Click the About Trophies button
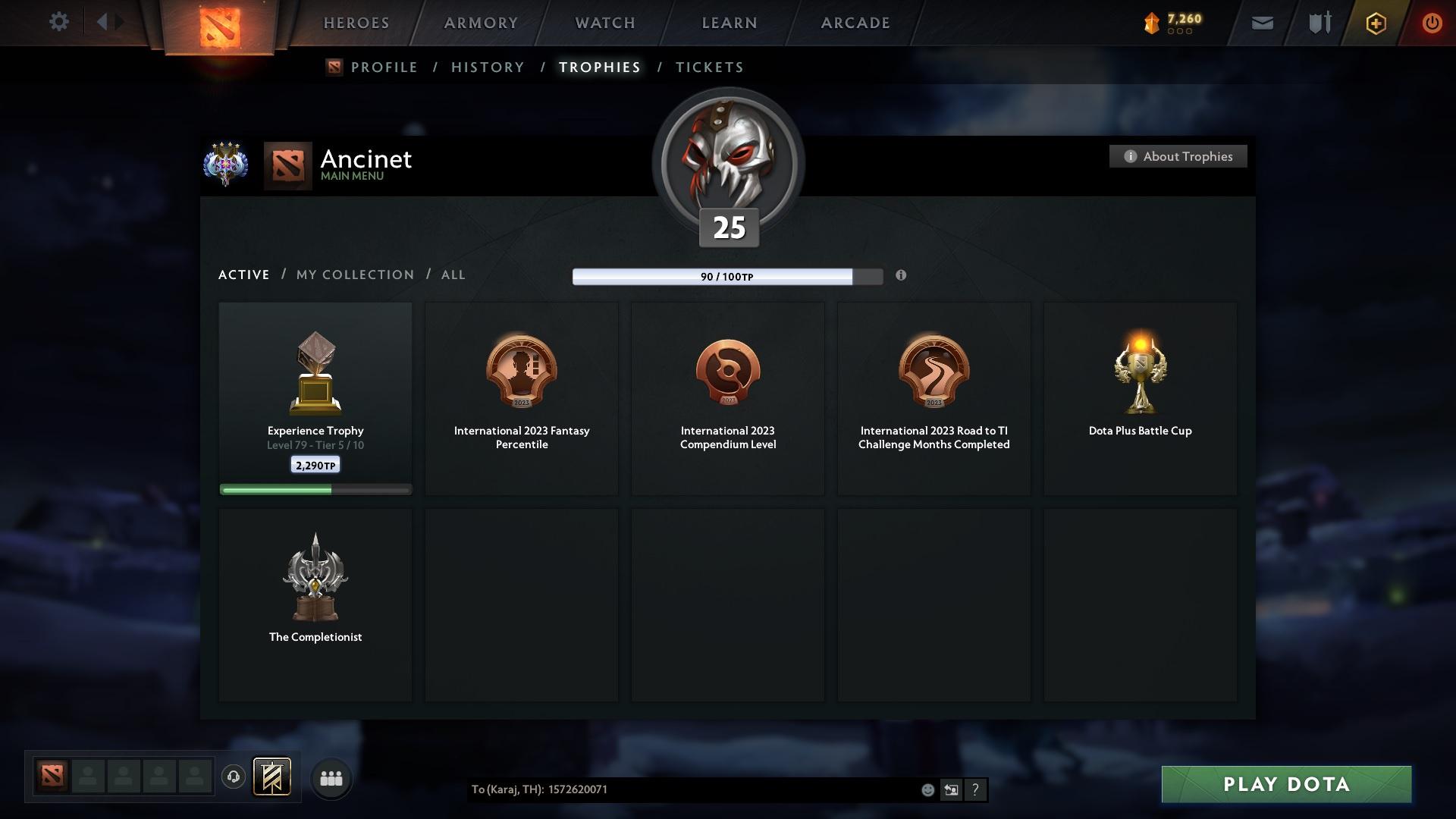The height and width of the screenshot is (819, 1456). 1178,156
